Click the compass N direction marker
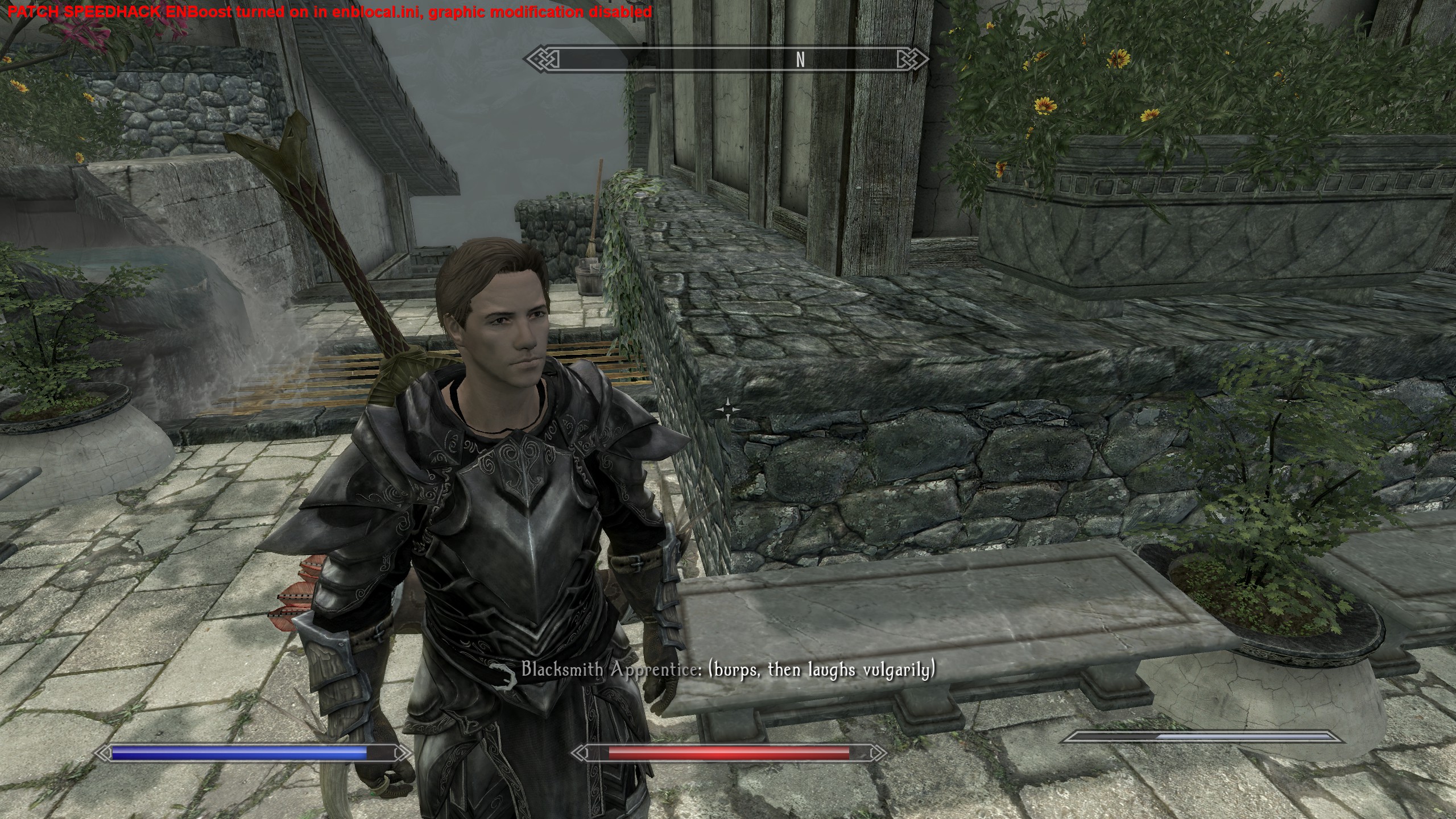 coord(801,59)
